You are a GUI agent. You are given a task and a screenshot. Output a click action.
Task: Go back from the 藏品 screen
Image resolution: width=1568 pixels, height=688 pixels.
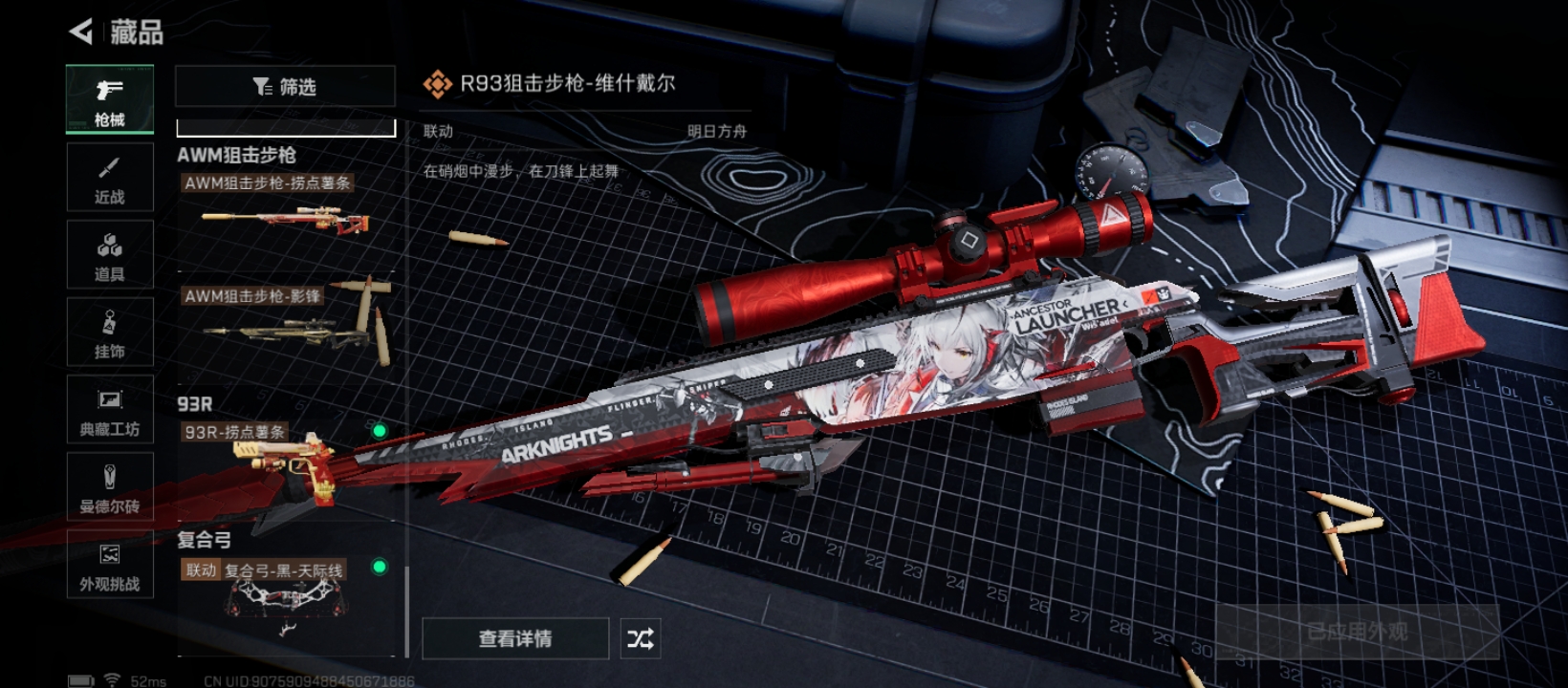click(82, 32)
